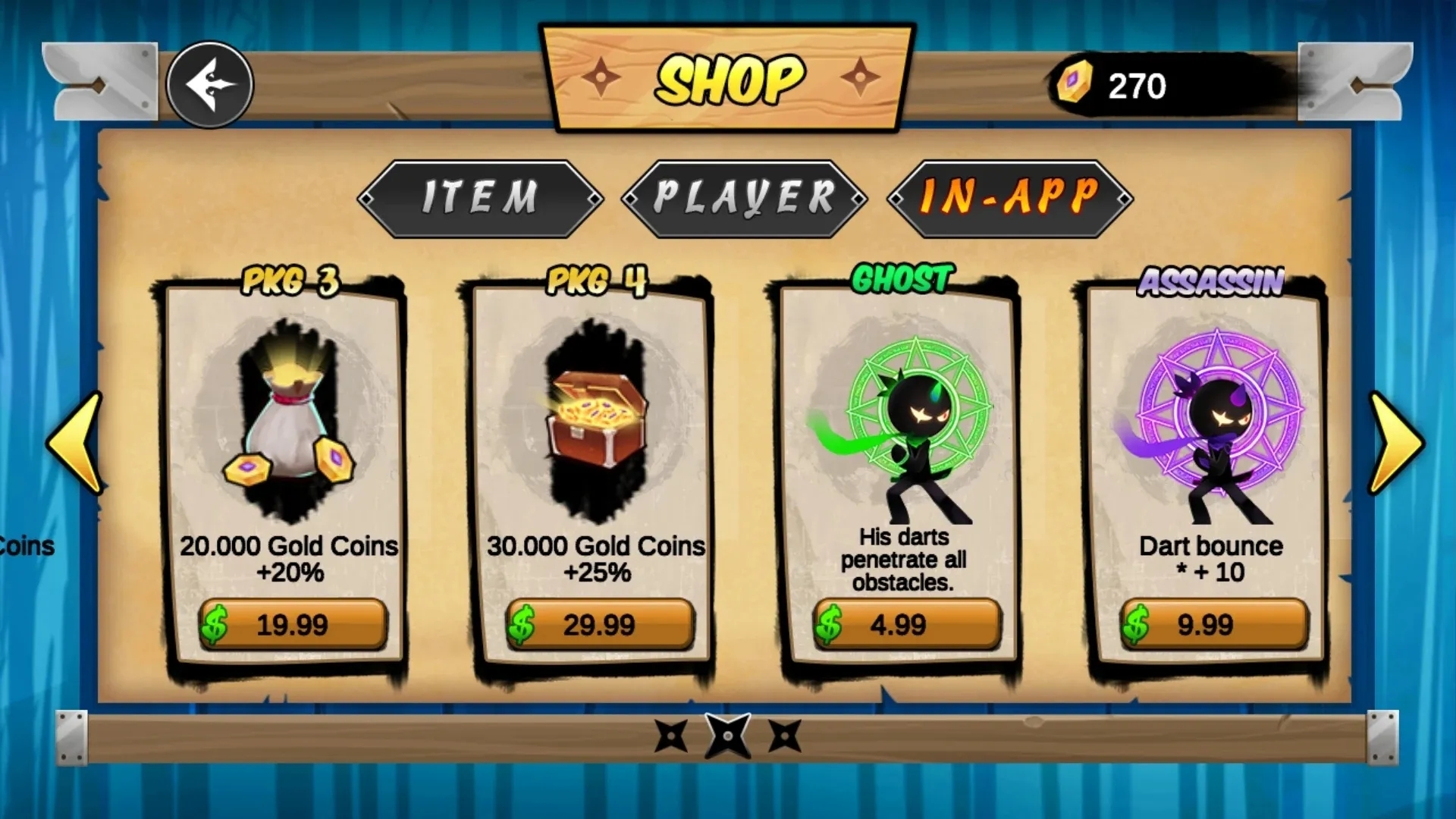Purchase the Assassin for 9.99
Viewport: 1456px width, 819px height.
[x=1214, y=625]
